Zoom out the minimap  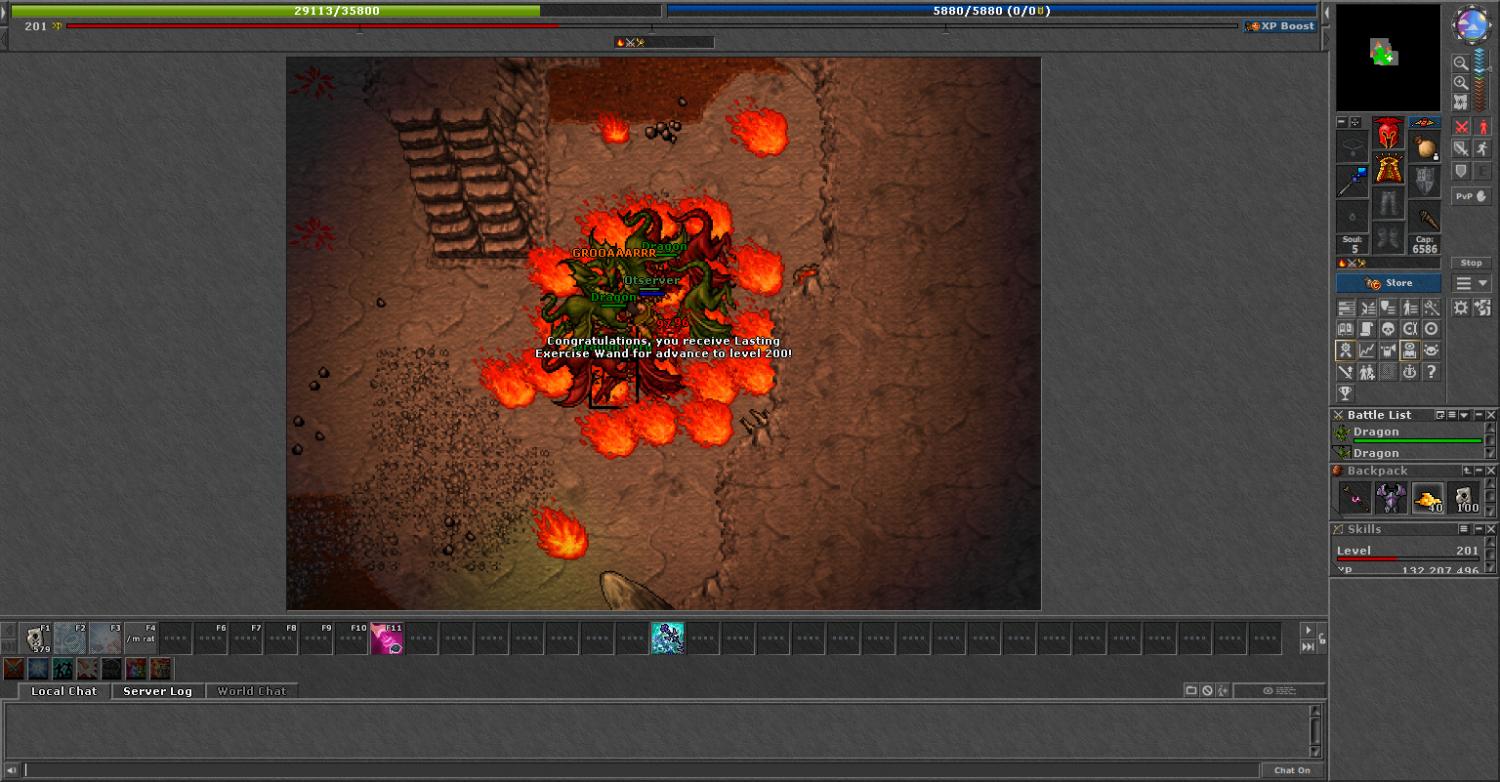click(x=1461, y=63)
